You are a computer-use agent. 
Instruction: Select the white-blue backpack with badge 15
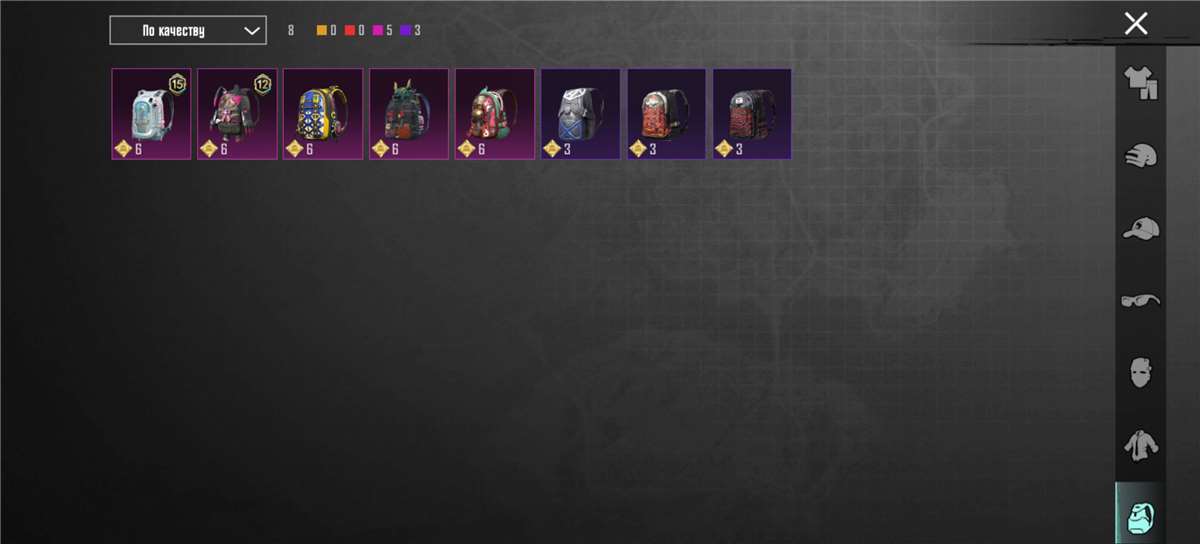[151, 113]
